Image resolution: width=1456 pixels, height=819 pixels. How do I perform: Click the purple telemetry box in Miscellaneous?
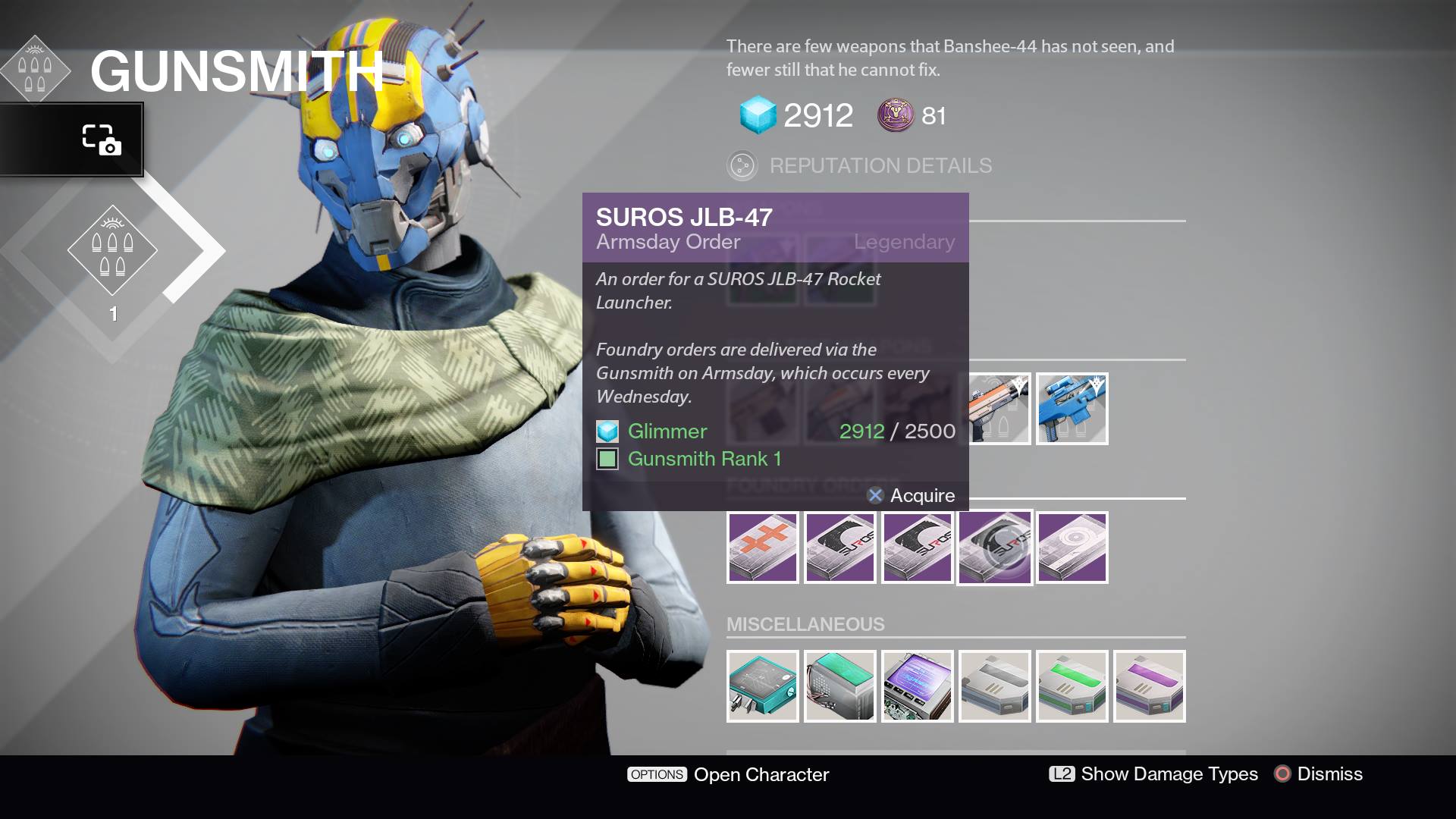(917, 686)
